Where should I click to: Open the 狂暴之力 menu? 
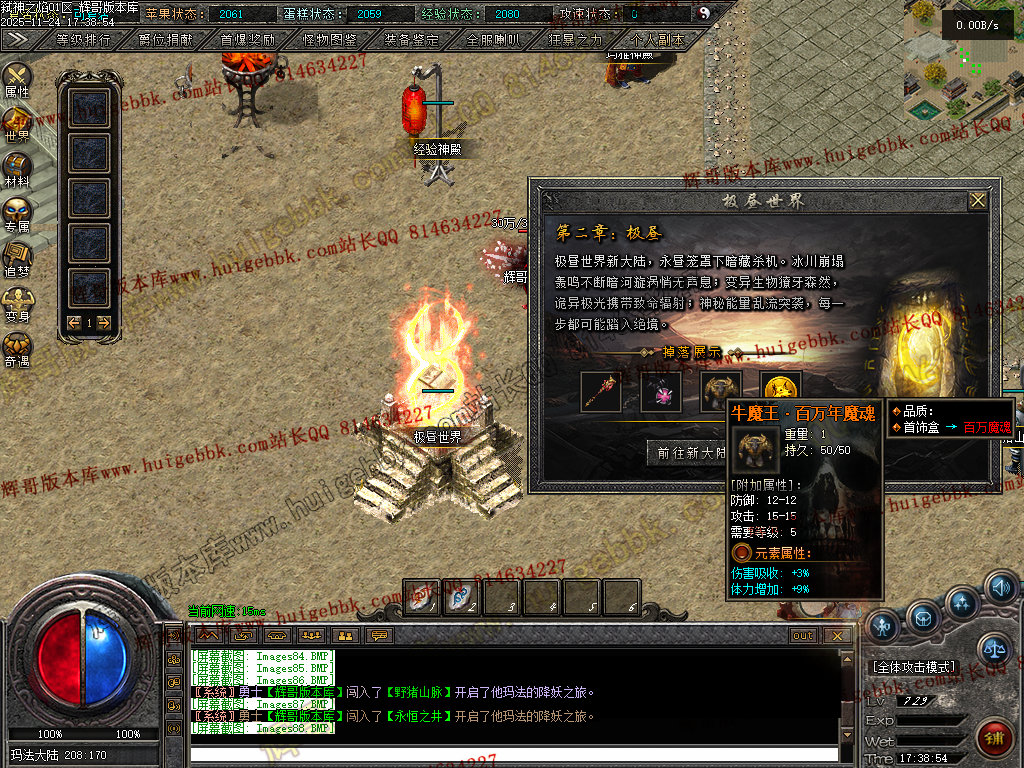[x=575, y=40]
